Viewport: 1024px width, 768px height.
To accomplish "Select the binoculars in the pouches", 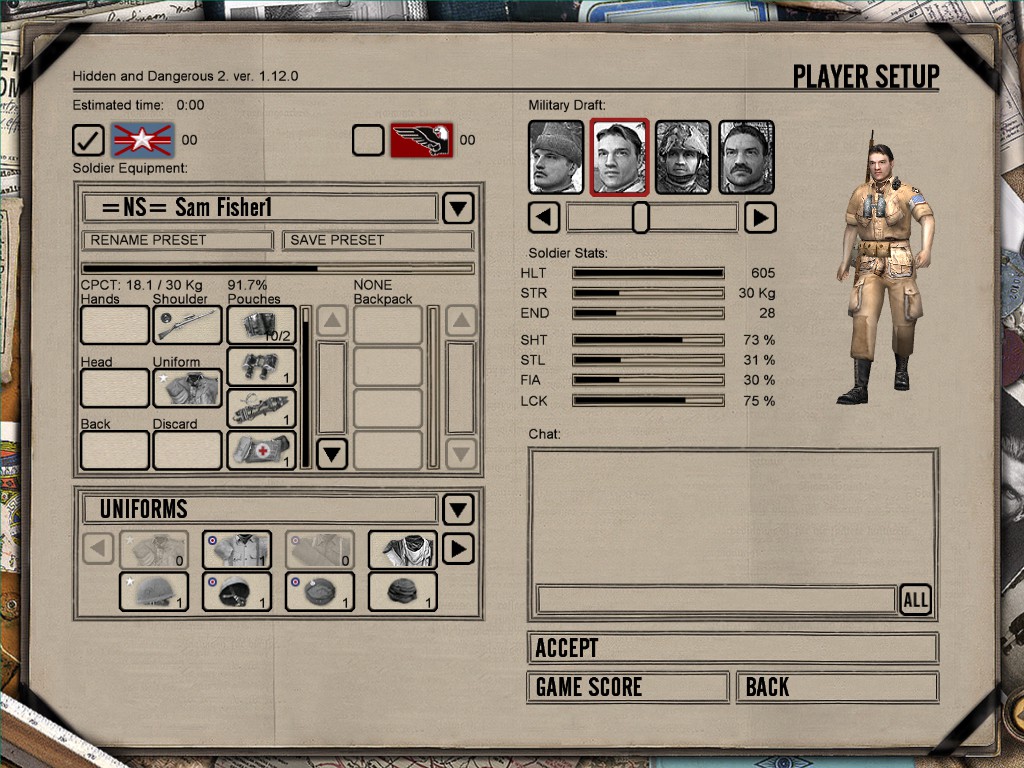I will (261, 367).
